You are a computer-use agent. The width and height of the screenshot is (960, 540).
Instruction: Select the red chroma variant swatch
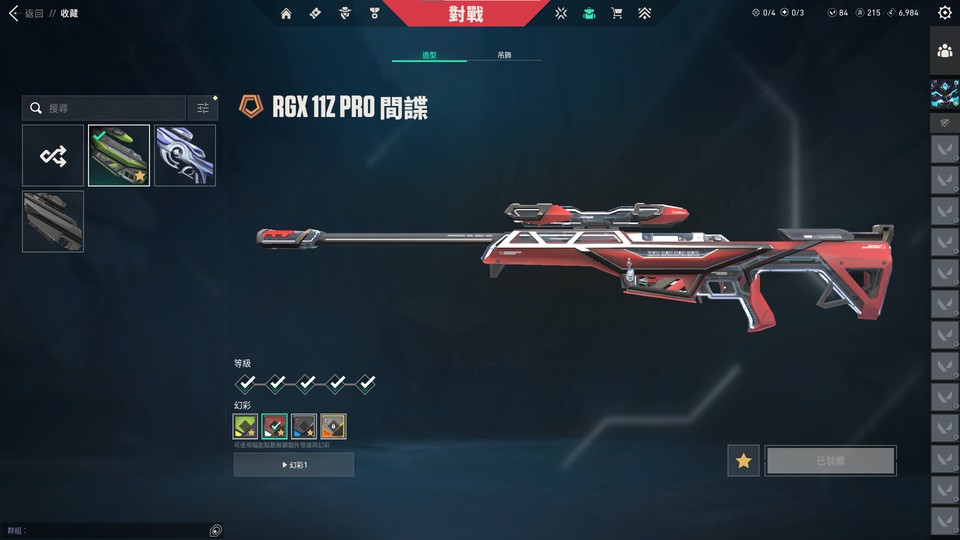[275, 427]
